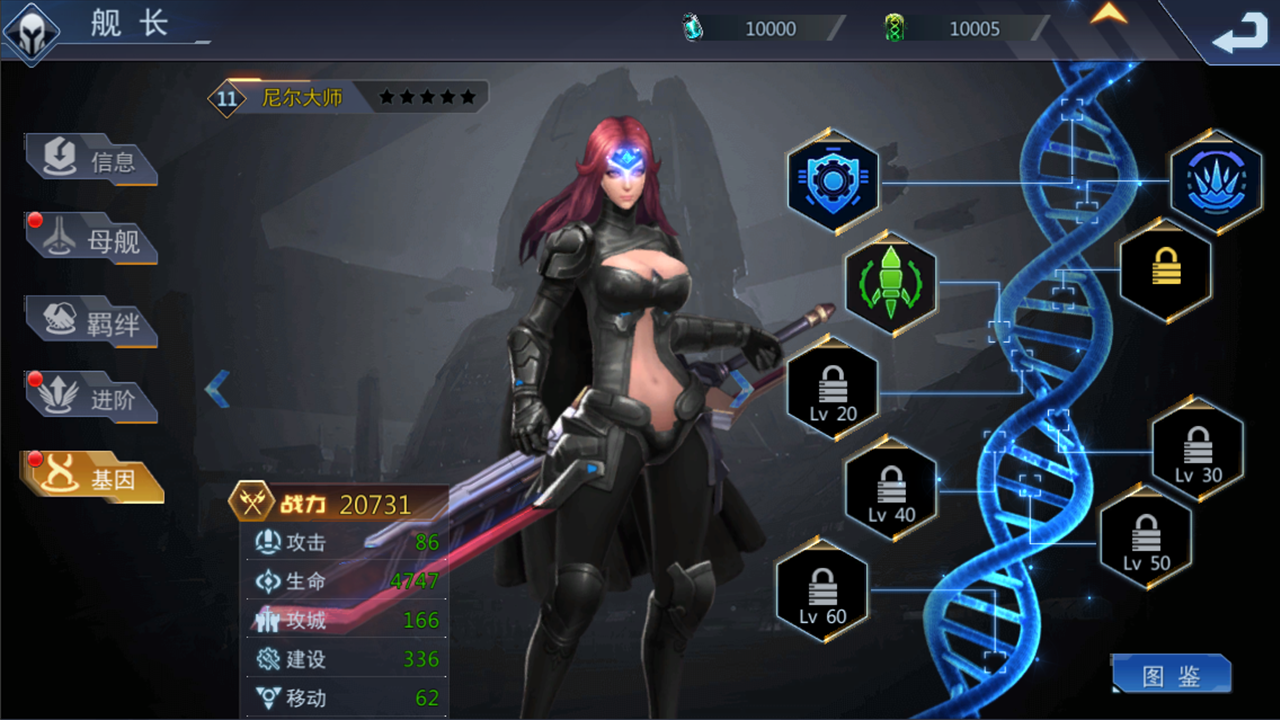The width and height of the screenshot is (1280, 720).
Task: Open the 母舰 tab
Action: [90, 240]
